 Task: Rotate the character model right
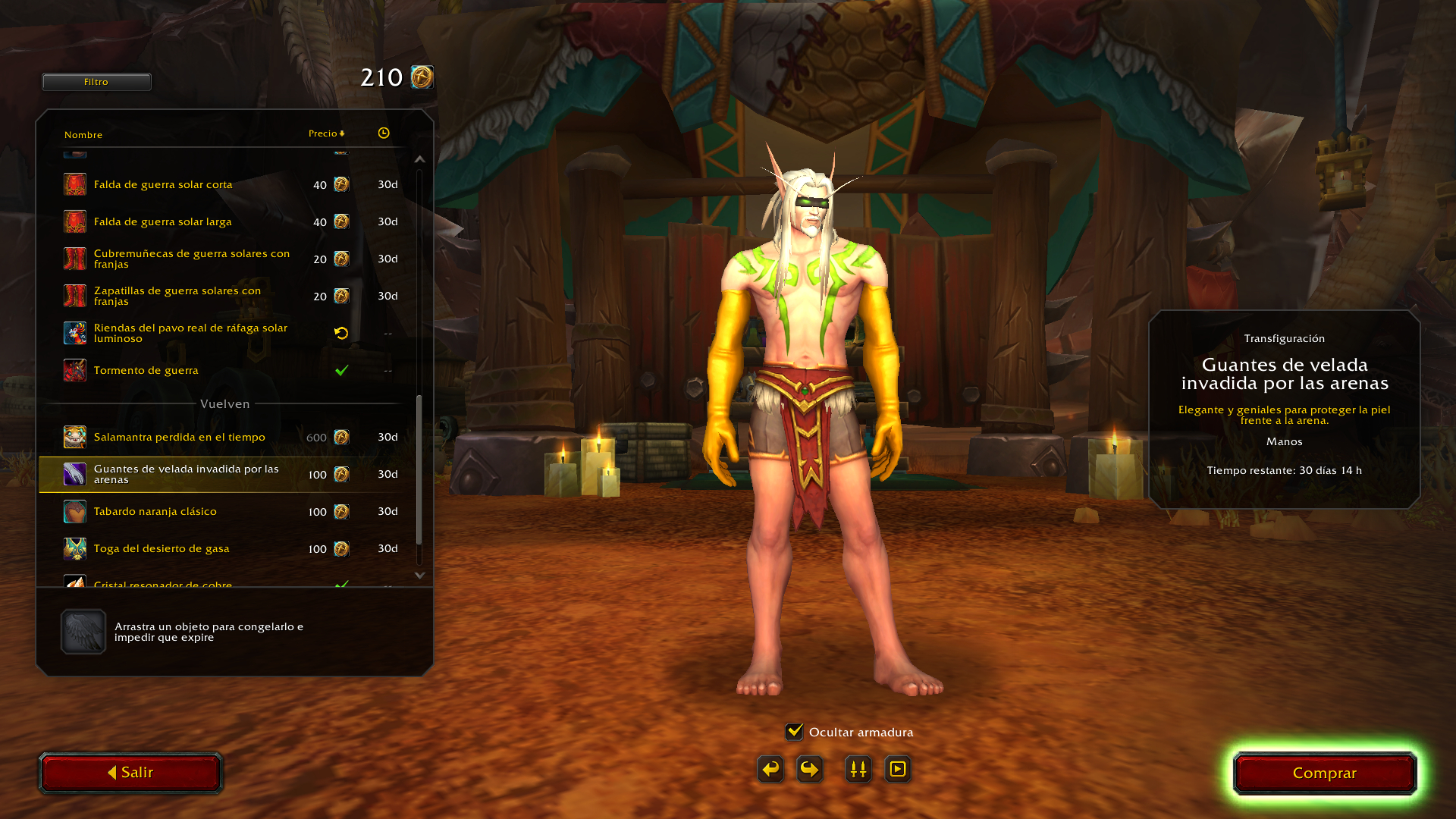pos(810,770)
